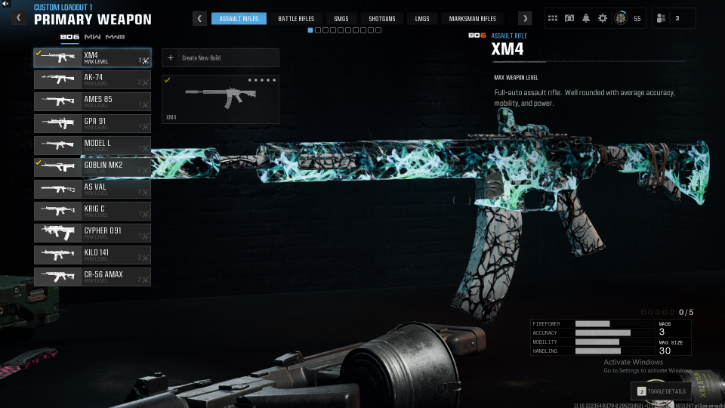Select the XM4 in the weapon list
725x408 pixels.
pyautogui.click(x=92, y=58)
